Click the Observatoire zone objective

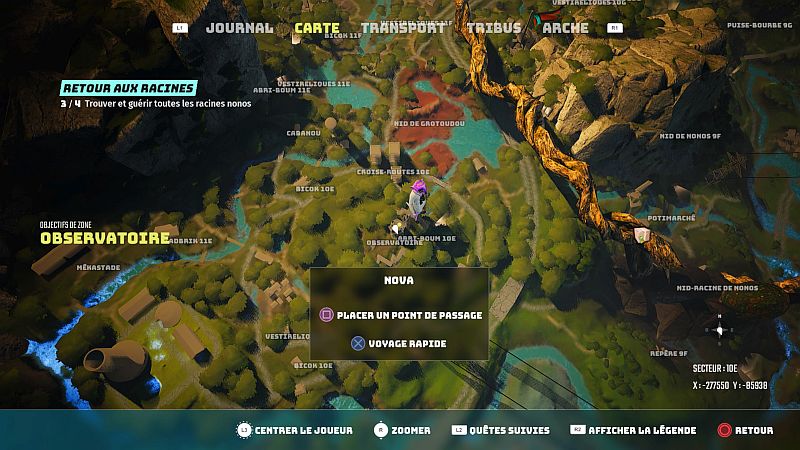[x=105, y=239]
